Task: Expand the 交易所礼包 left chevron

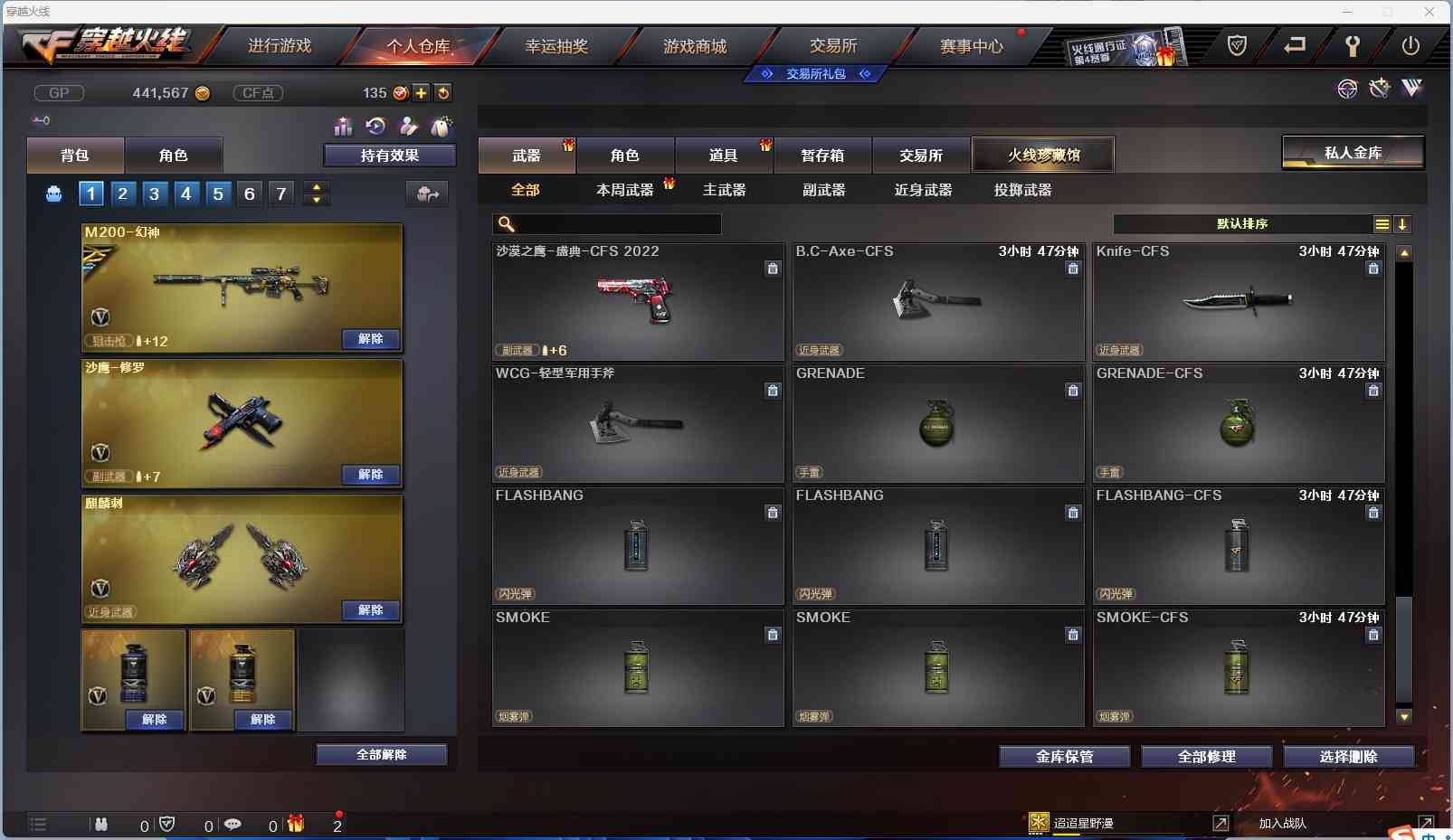Action: [764, 74]
